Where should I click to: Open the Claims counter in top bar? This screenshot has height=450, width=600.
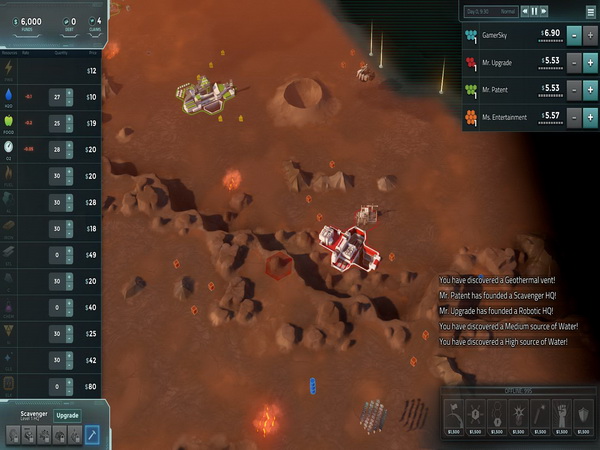click(97, 24)
